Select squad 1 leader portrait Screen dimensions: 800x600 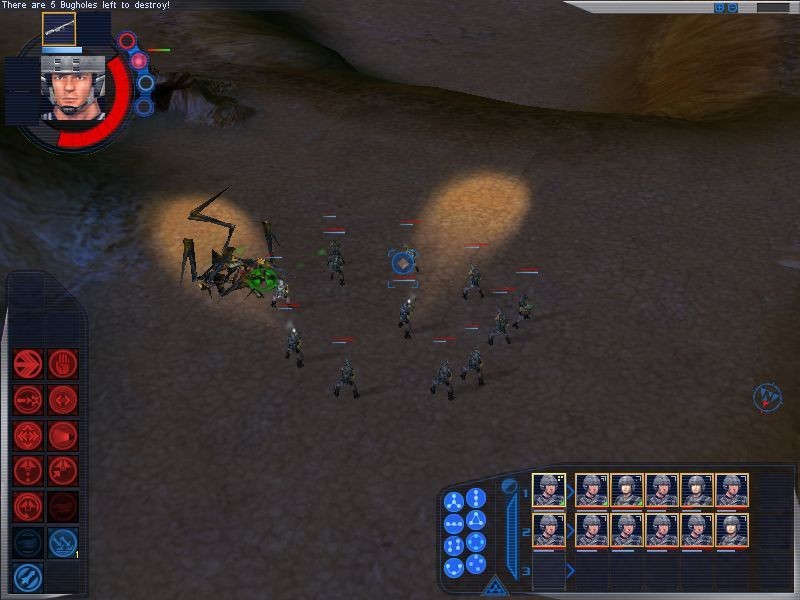[549, 490]
